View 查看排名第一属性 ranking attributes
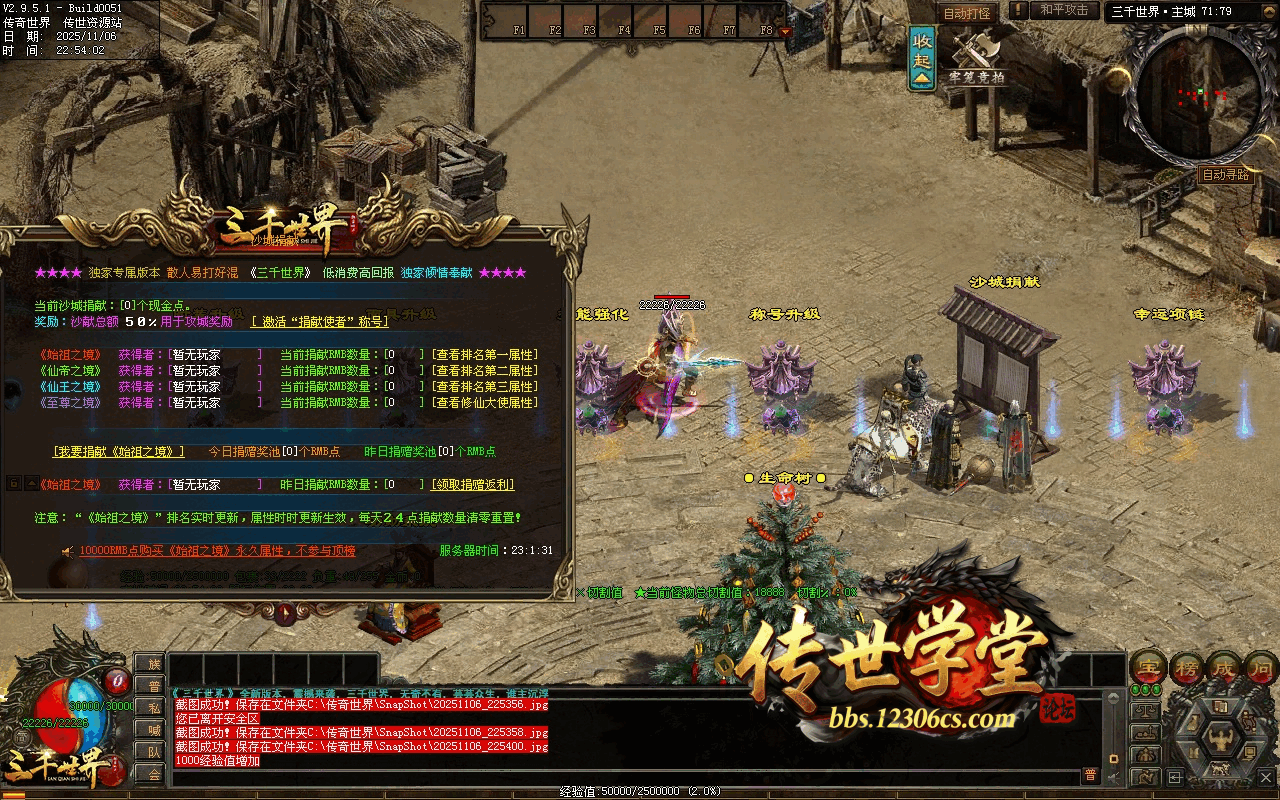The image size is (1280, 800). point(485,355)
